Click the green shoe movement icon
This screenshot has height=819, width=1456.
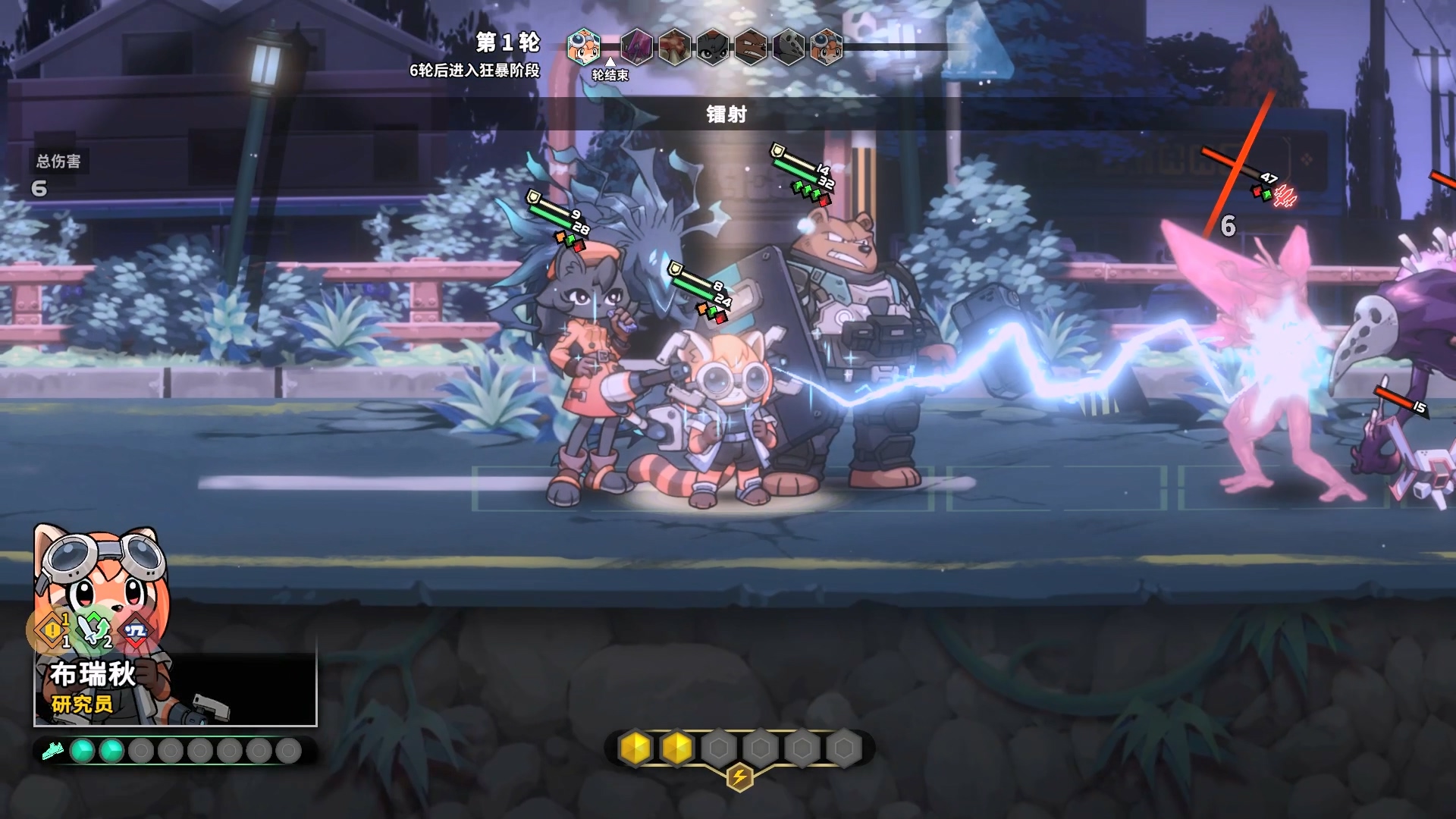click(x=52, y=751)
